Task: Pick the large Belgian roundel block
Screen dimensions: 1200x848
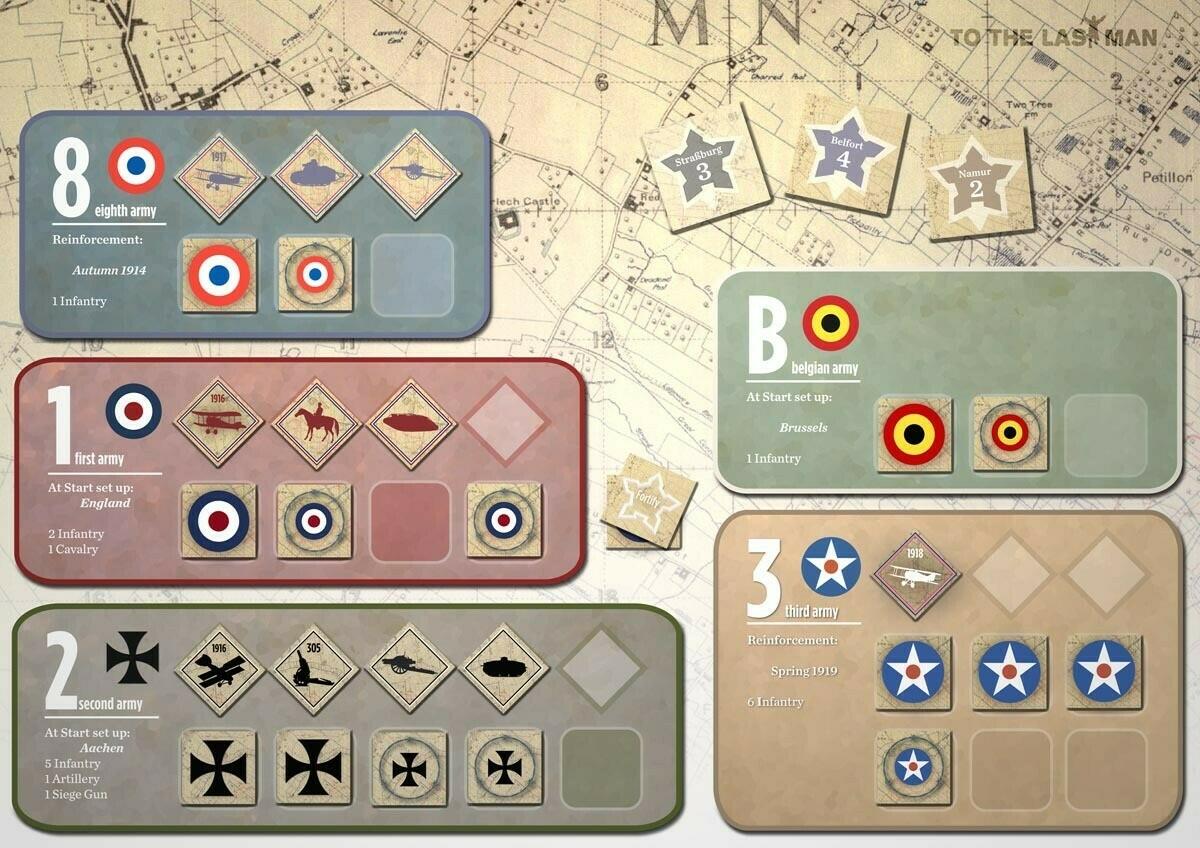Action: pos(914,434)
